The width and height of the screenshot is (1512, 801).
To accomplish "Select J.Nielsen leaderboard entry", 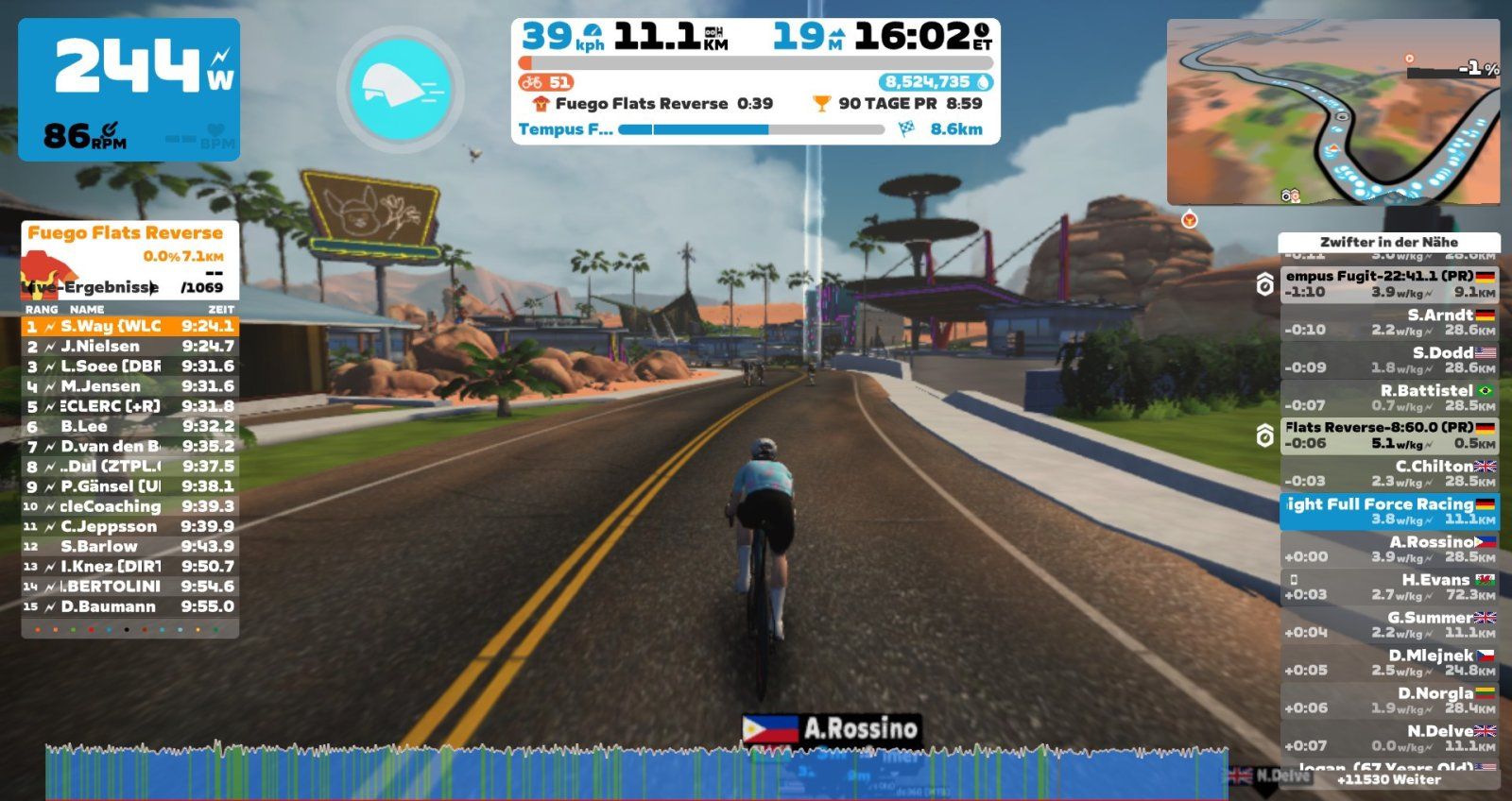I will [x=129, y=347].
